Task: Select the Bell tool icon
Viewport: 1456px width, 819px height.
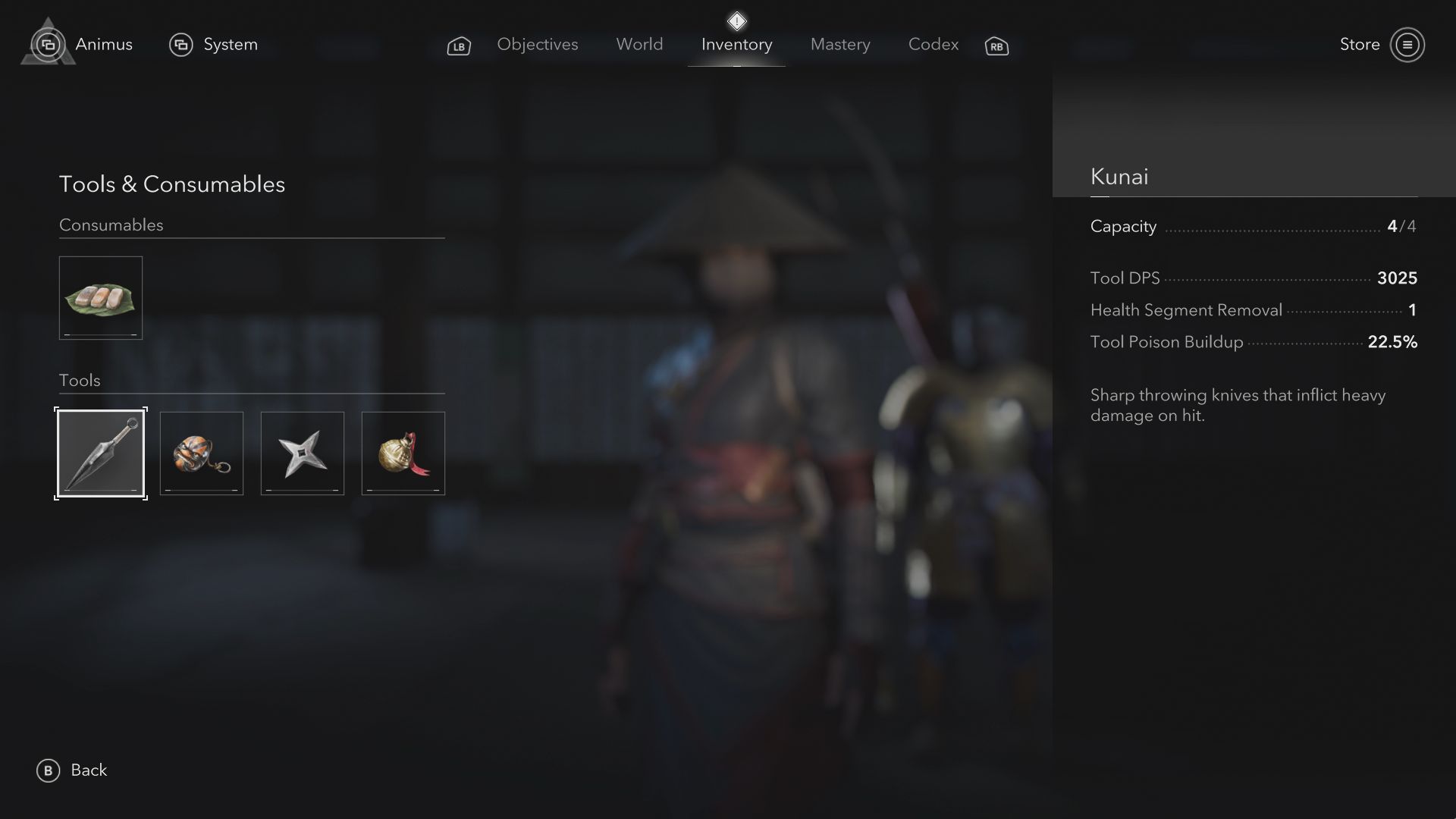Action: coord(403,453)
